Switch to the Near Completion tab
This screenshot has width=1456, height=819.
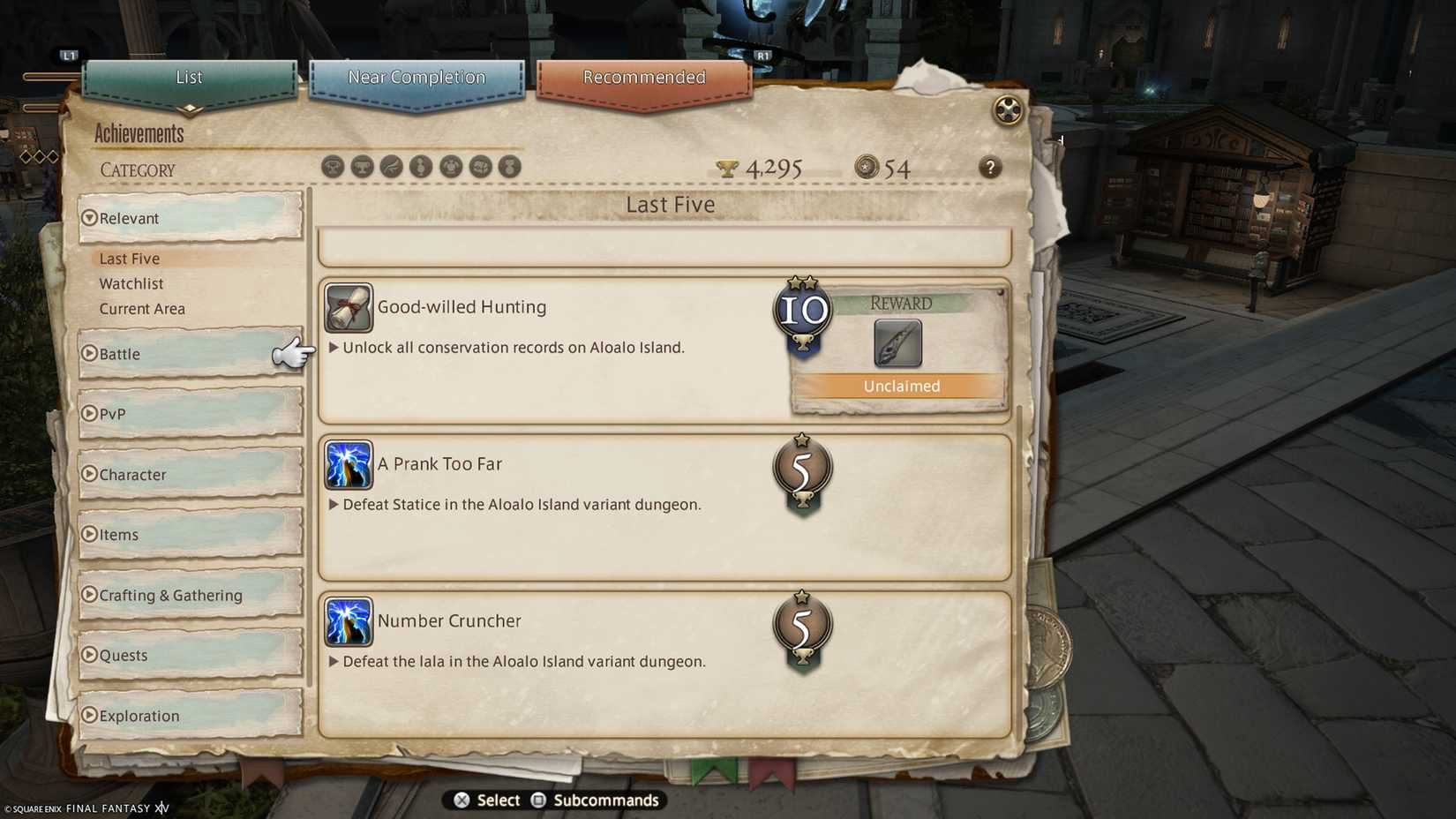[x=417, y=78]
